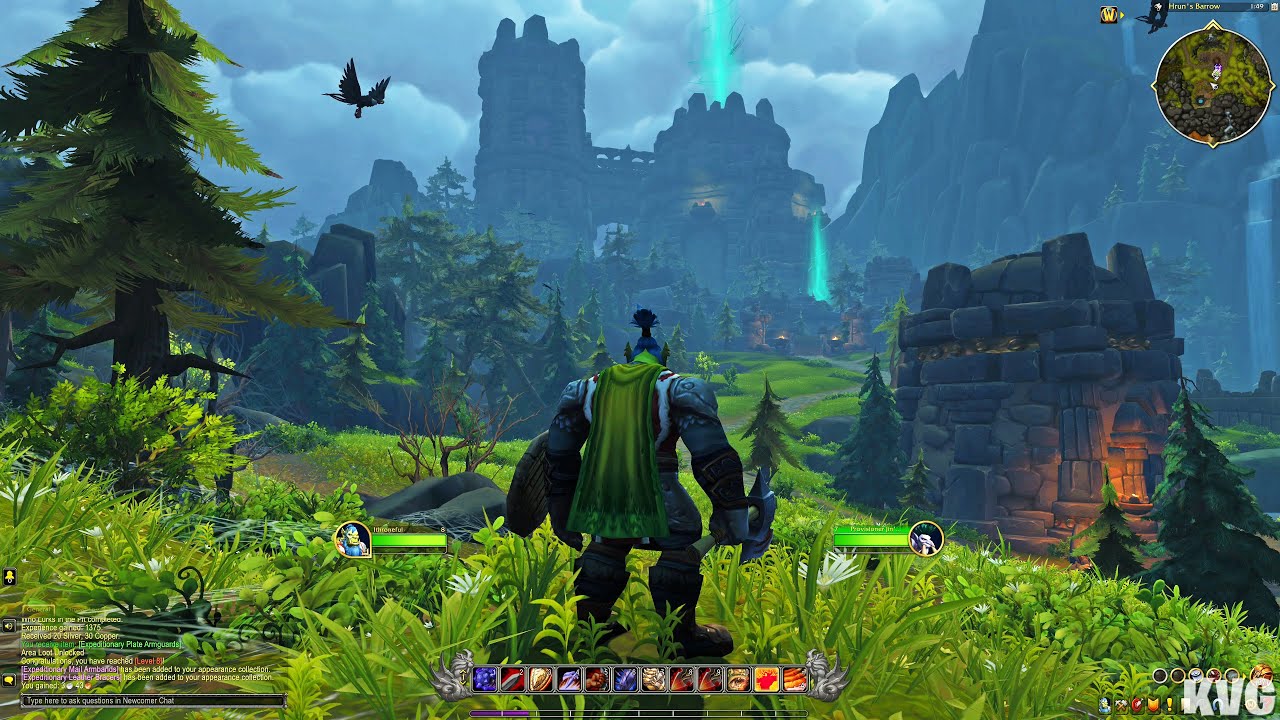Open the backpack bag icon
1280x720 pixels.
tap(1261, 675)
